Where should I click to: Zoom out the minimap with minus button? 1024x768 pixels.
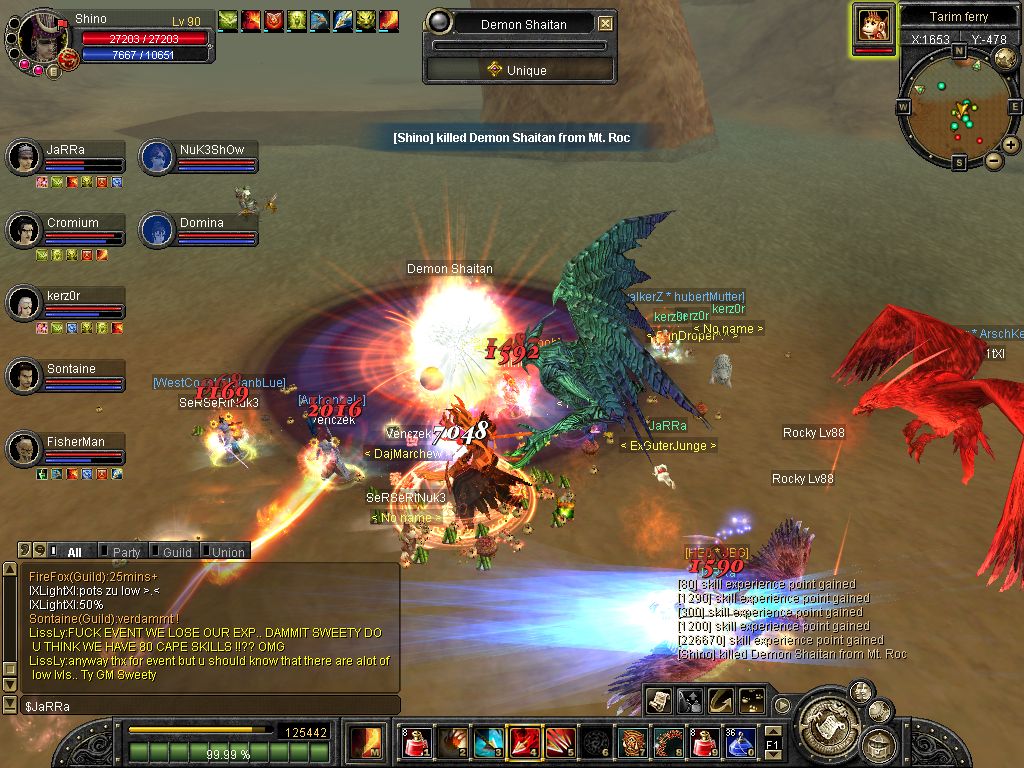[994, 160]
